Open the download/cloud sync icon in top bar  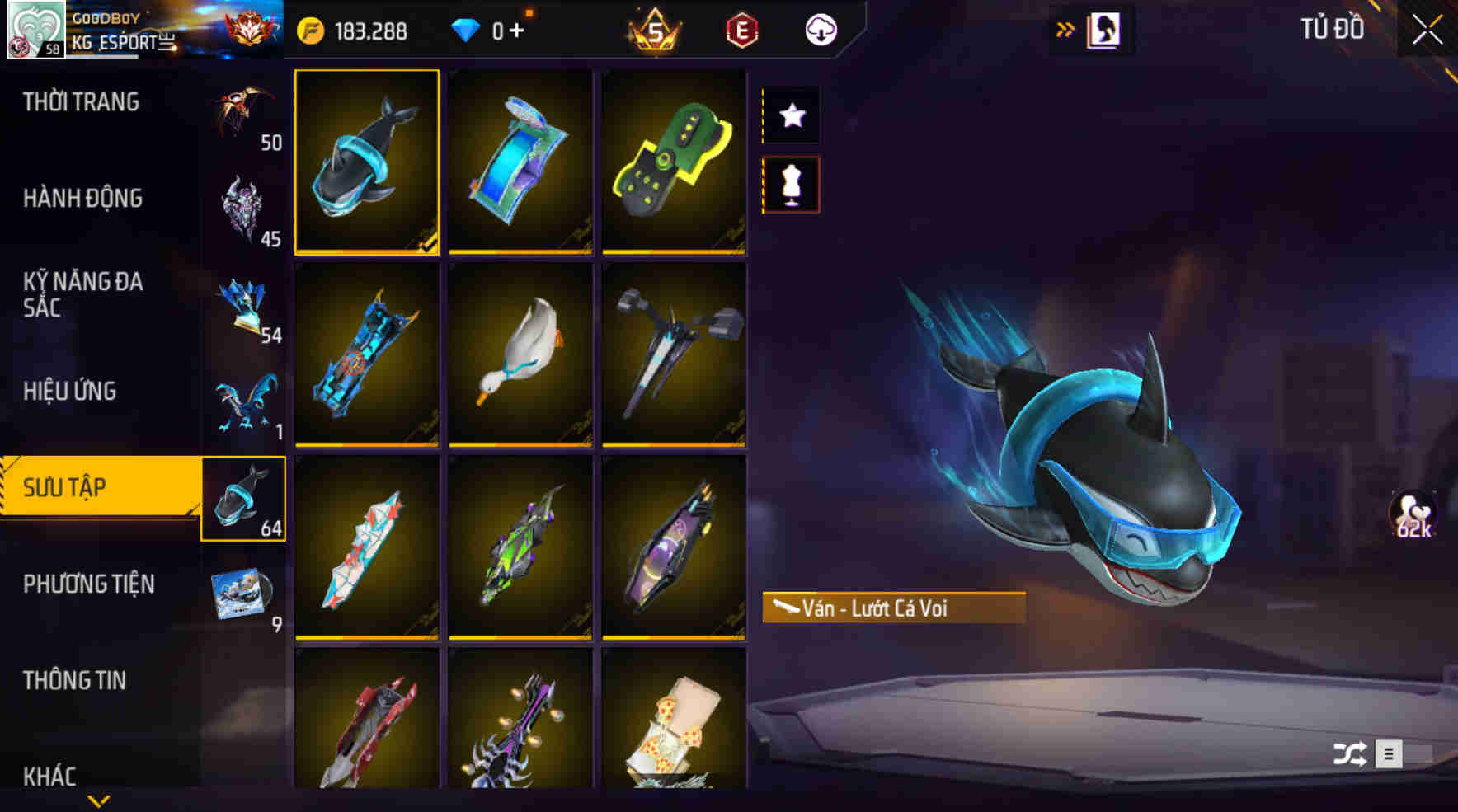(821, 29)
